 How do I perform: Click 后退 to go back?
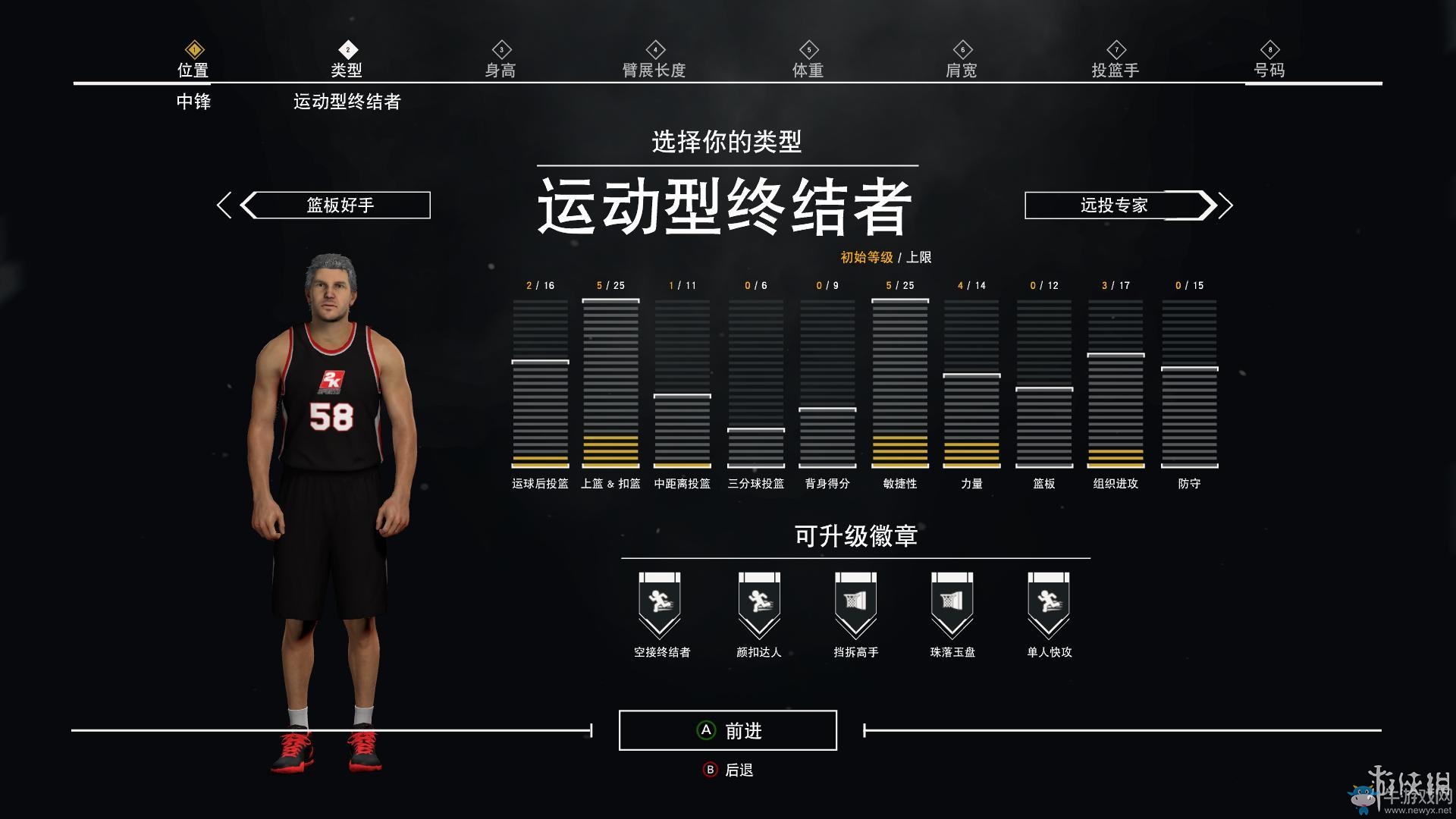coord(729,768)
